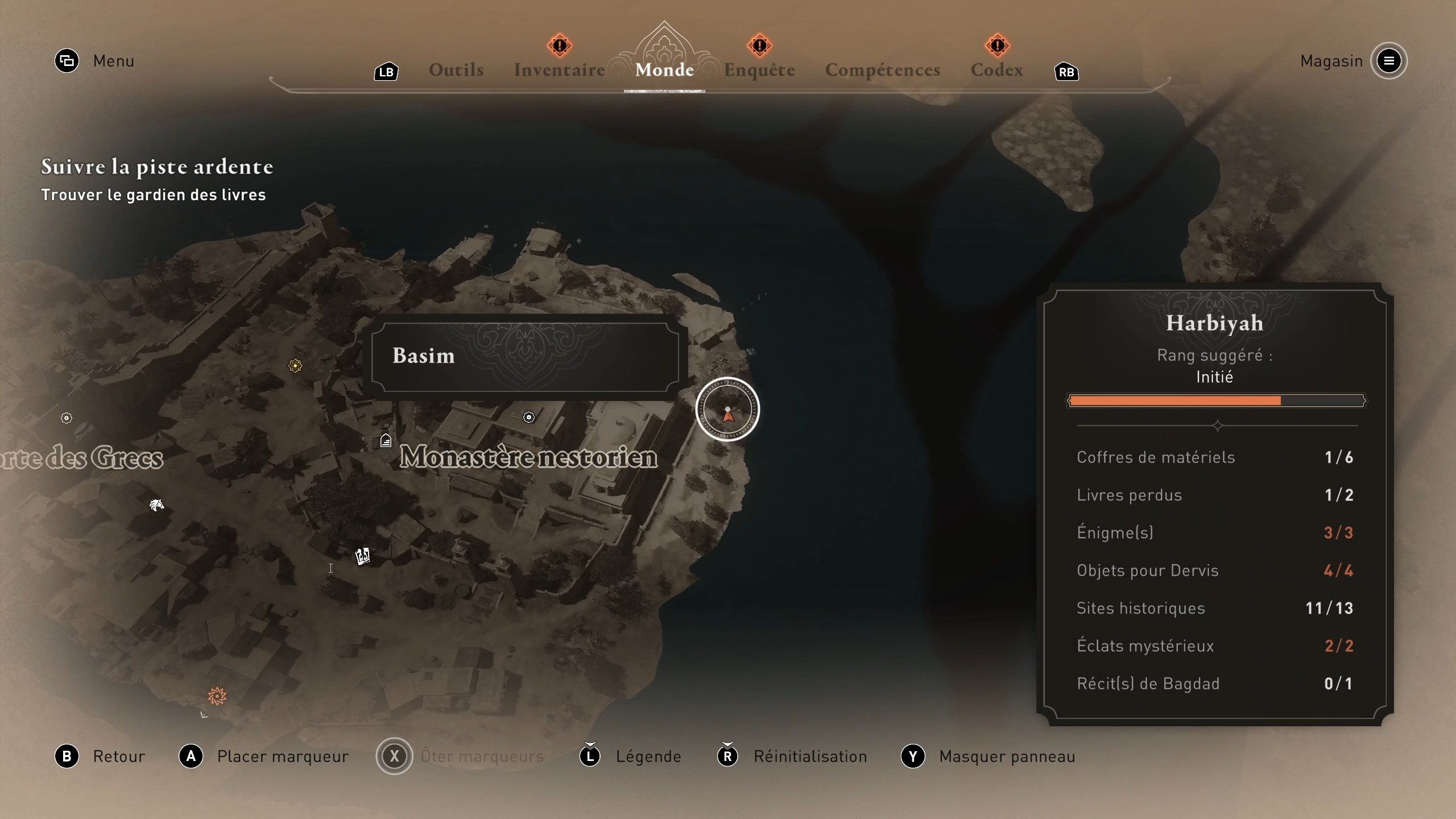Viewport: 1456px width, 819px height.
Task: Click the enigma gear icon near Basim's nameplate
Action: 295,366
